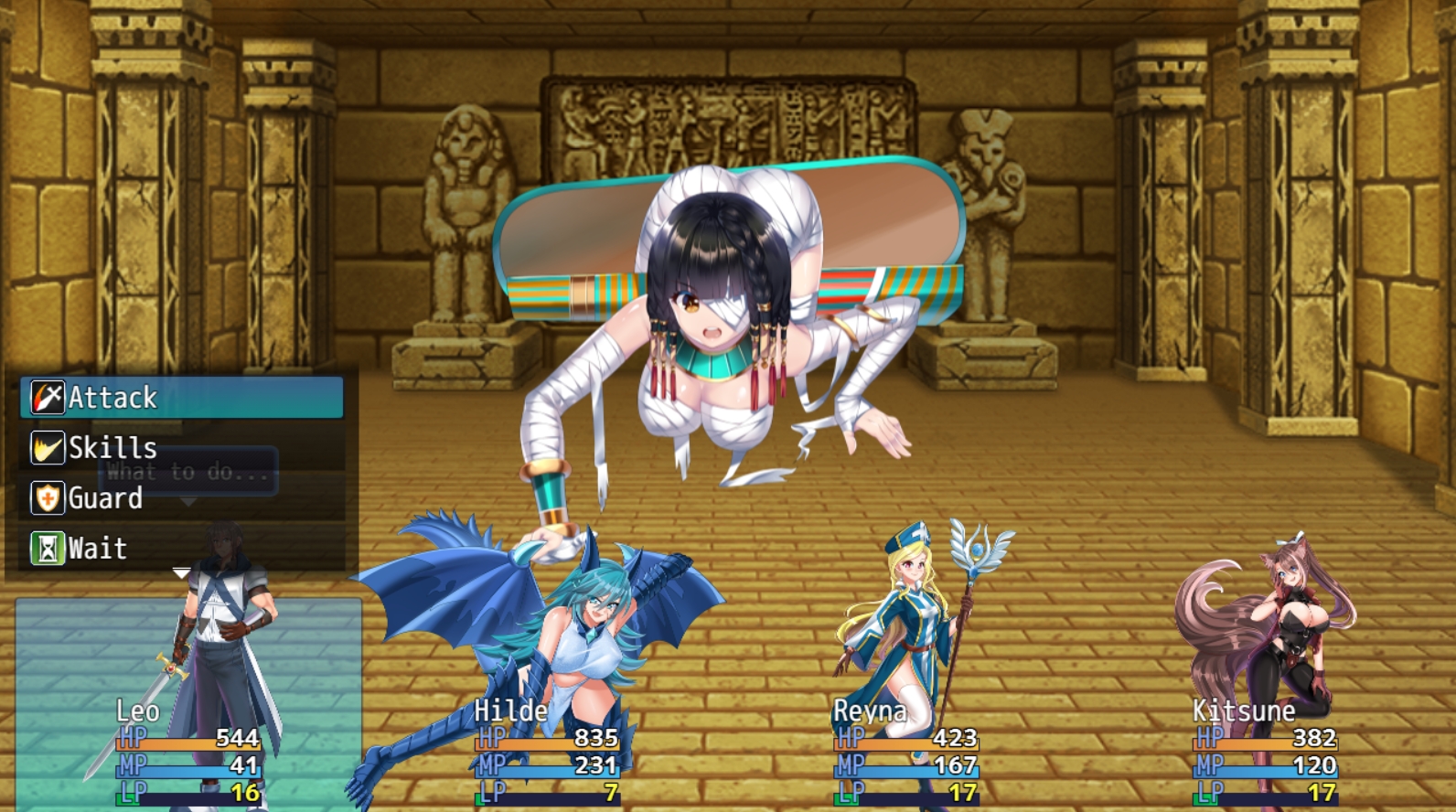
Task: Select the sword icon beside Attack
Action: click(48, 397)
